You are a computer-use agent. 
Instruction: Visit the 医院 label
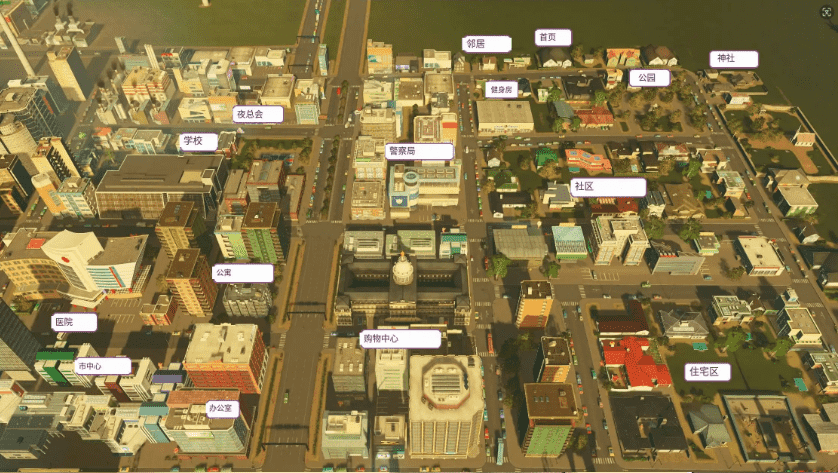tap(74, 322)
